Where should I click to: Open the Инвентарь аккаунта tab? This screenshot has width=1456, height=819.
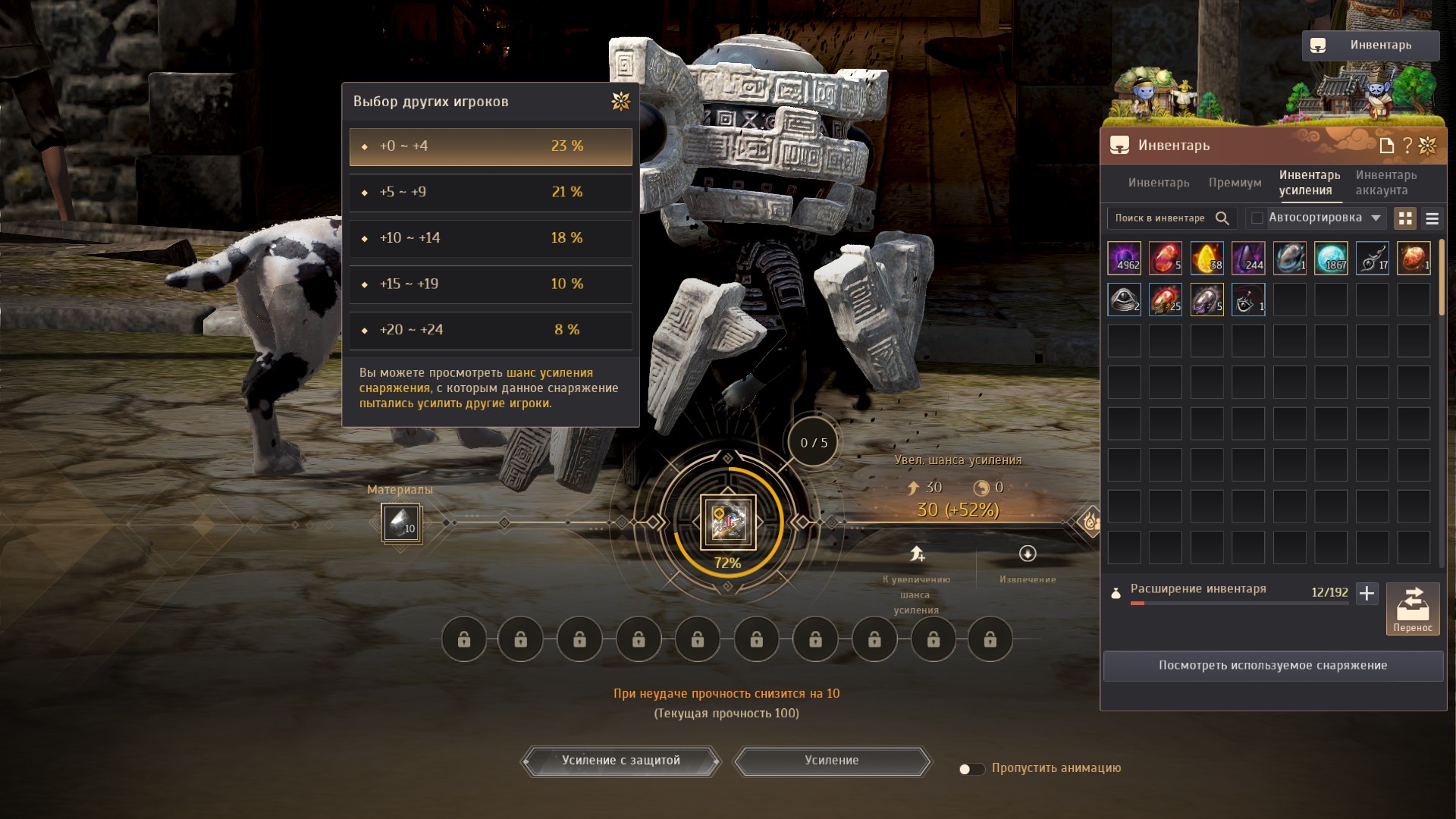tap(1385, 183)
